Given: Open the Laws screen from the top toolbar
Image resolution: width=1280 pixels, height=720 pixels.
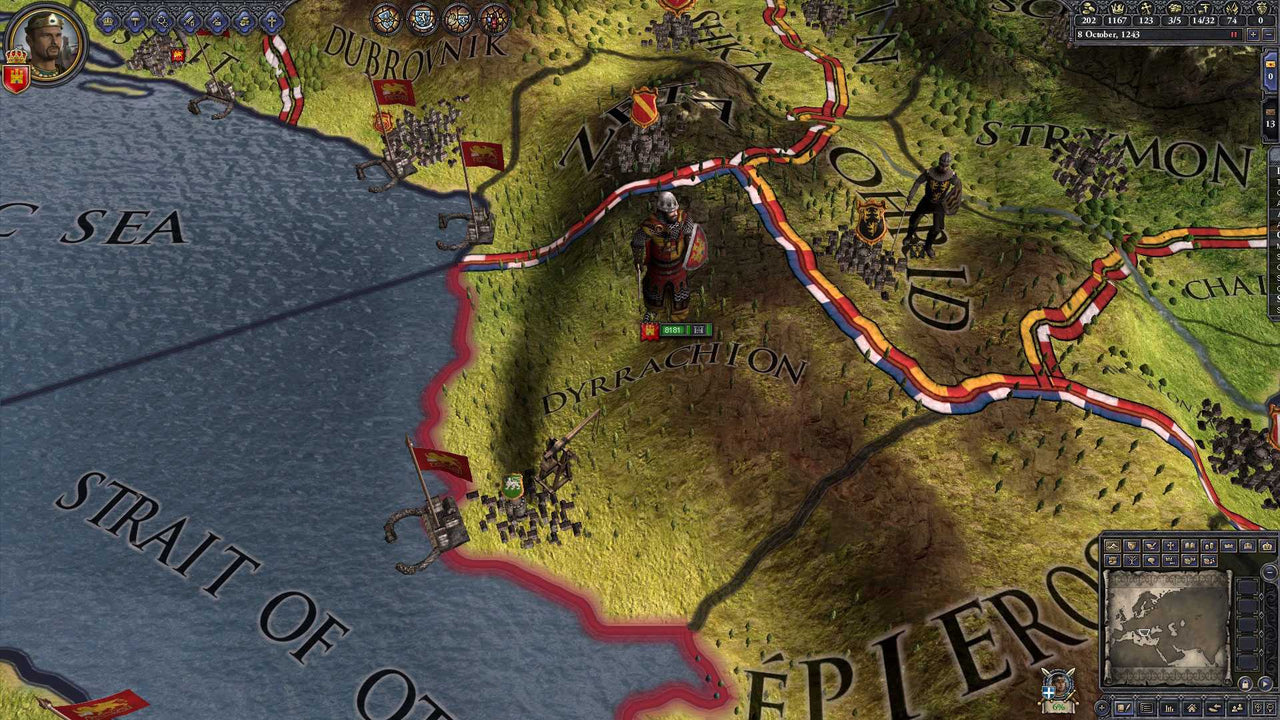Looking at the screenshot, I should pos(135,21).
